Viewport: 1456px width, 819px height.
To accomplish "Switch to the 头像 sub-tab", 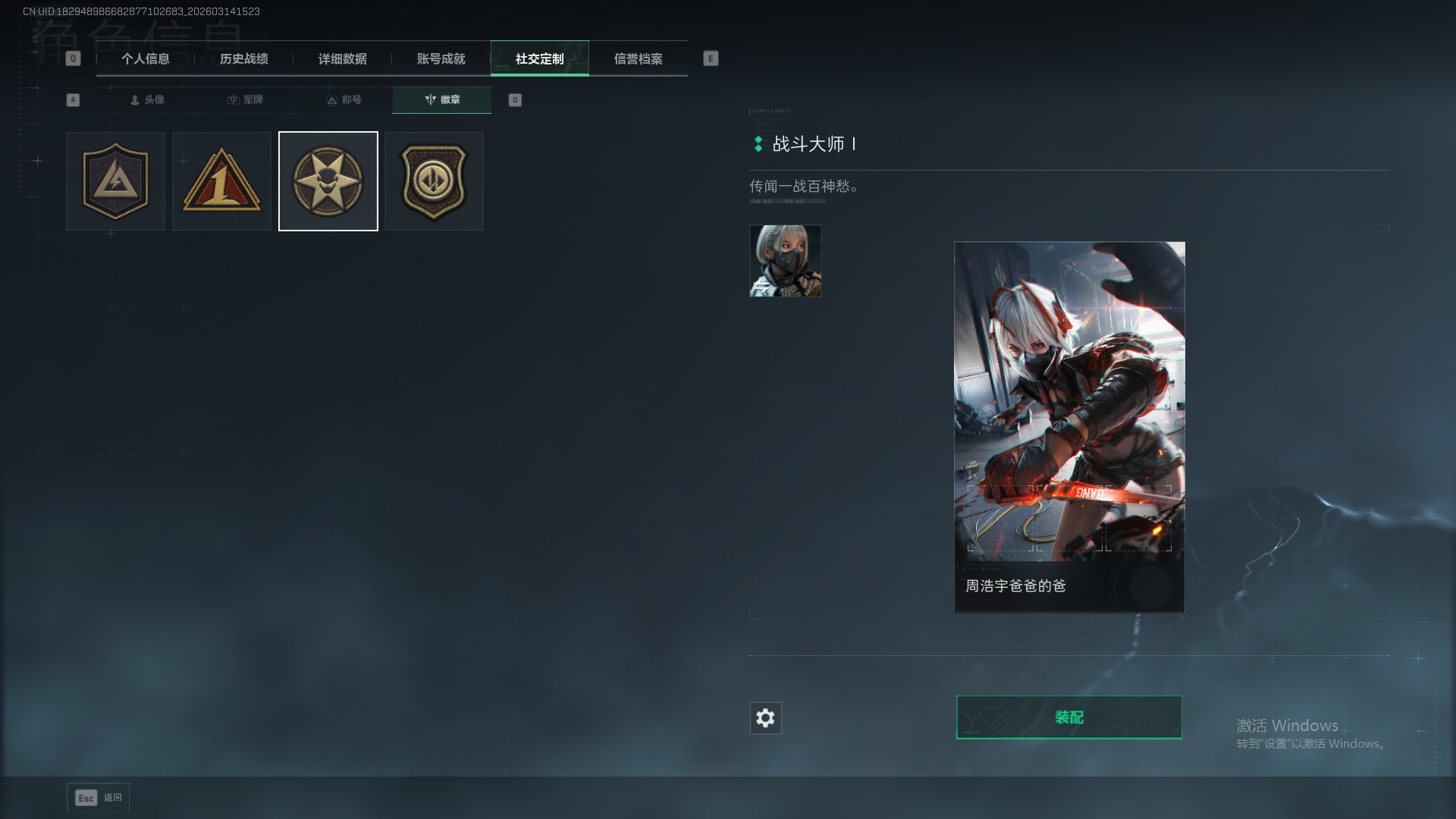I will [x=147, y=100].
